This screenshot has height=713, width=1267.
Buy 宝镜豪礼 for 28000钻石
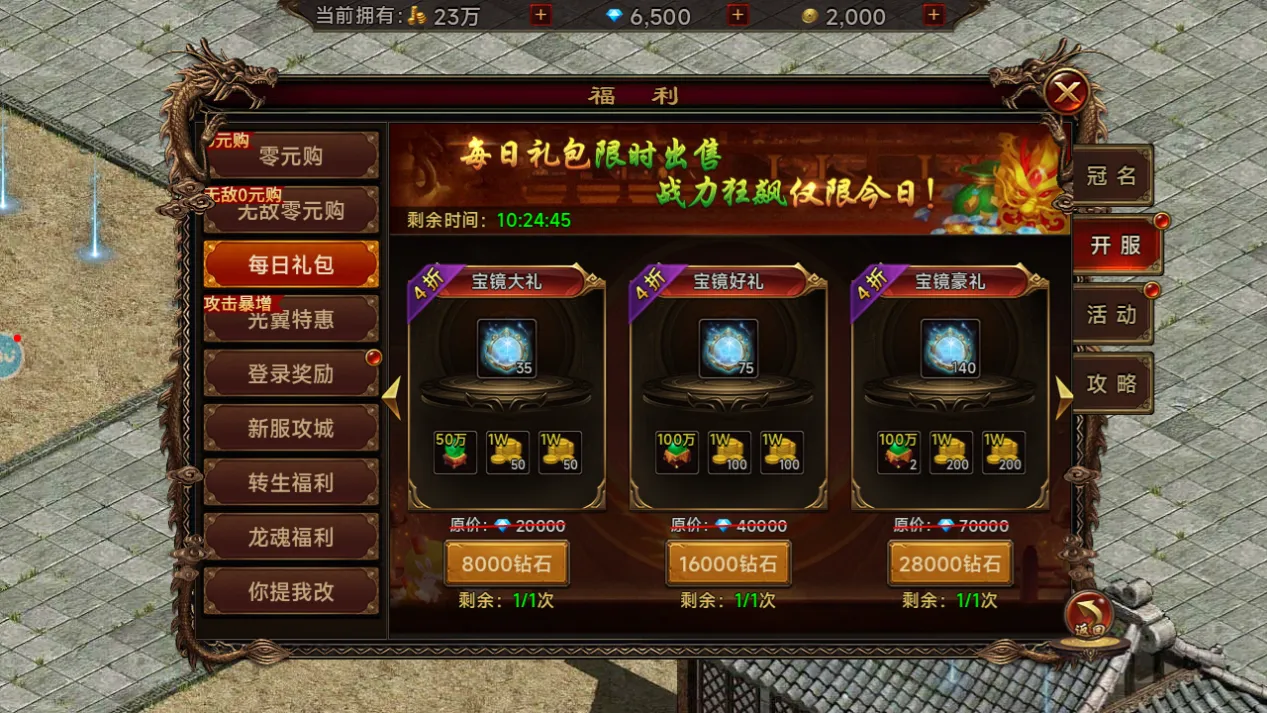(950, 564)
